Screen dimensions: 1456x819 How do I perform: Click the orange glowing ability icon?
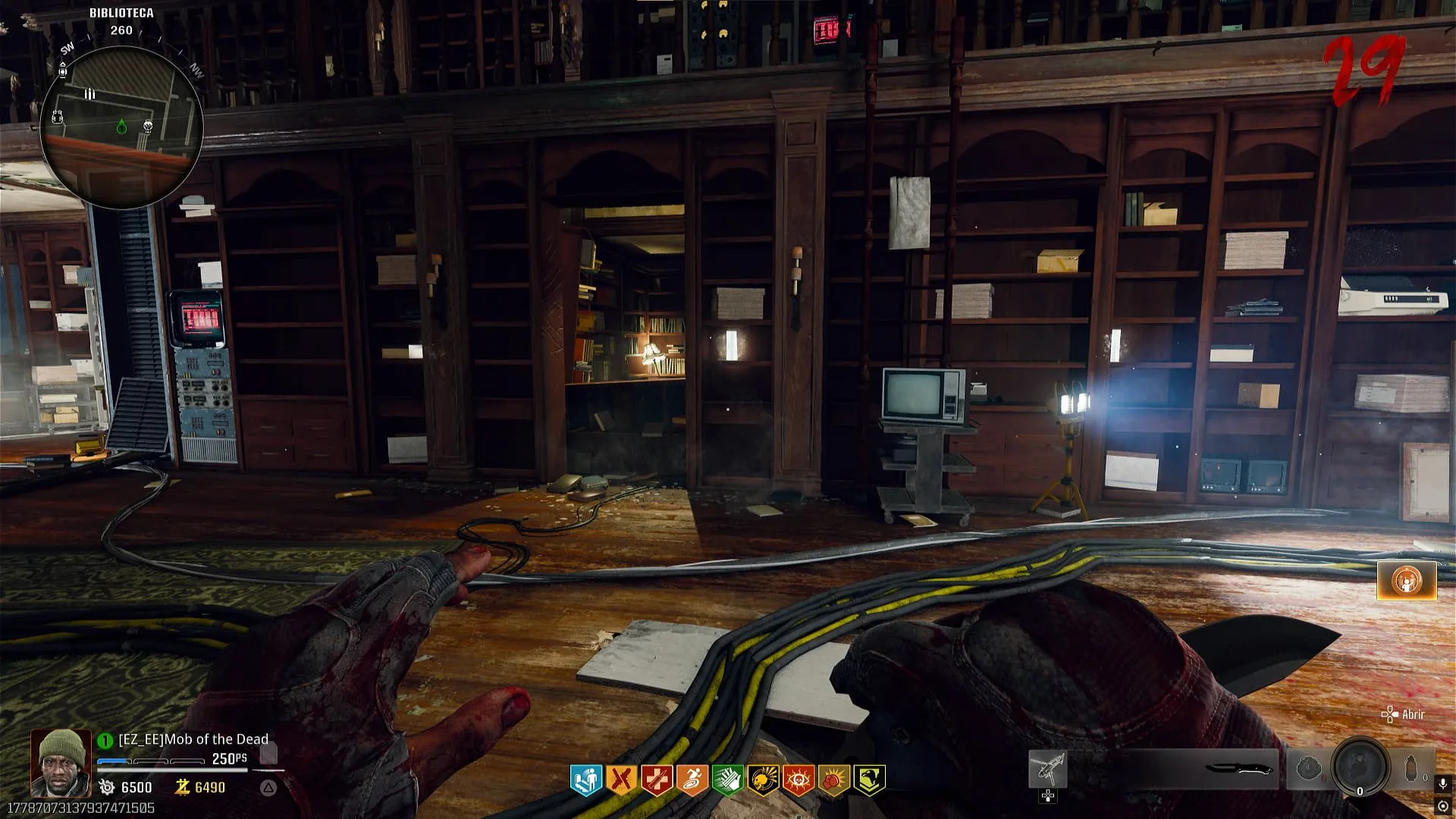(1407, 581)
